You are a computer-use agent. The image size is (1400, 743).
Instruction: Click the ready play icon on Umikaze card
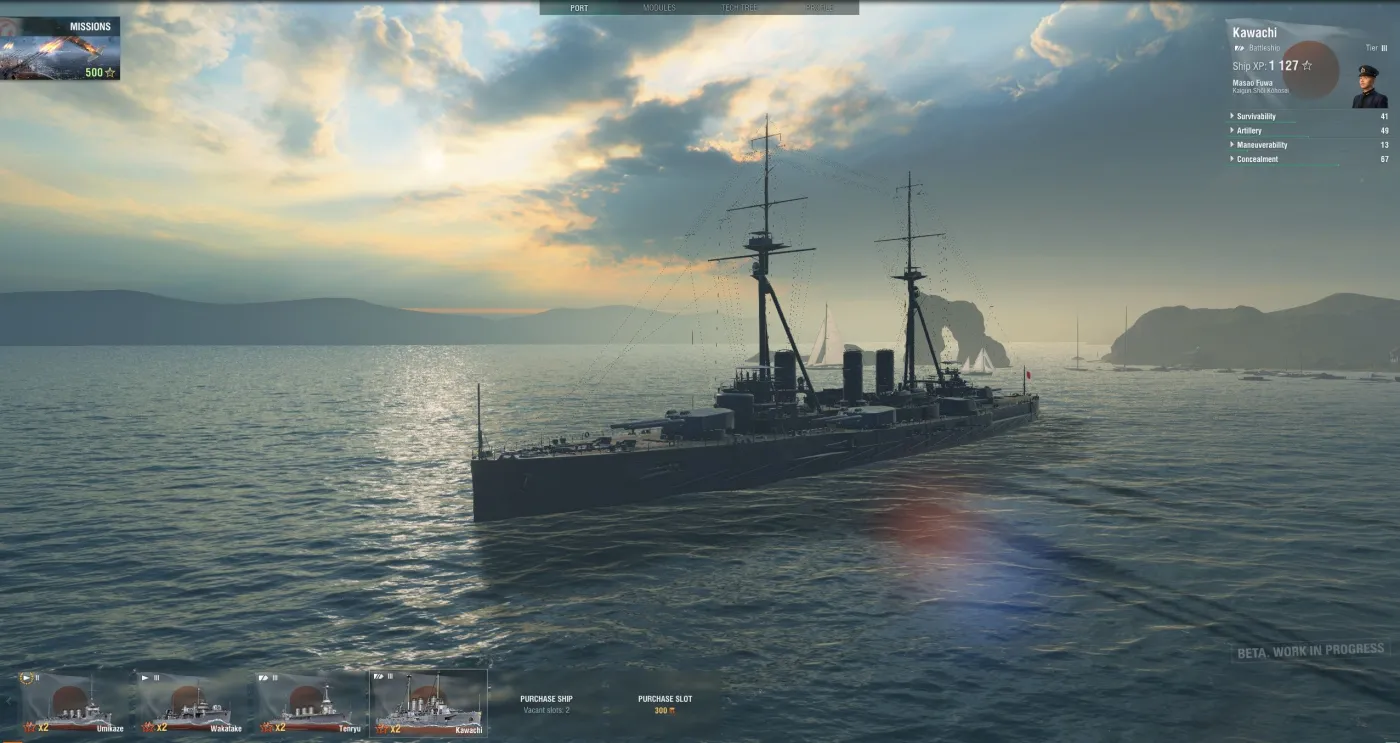pos(27,677)
